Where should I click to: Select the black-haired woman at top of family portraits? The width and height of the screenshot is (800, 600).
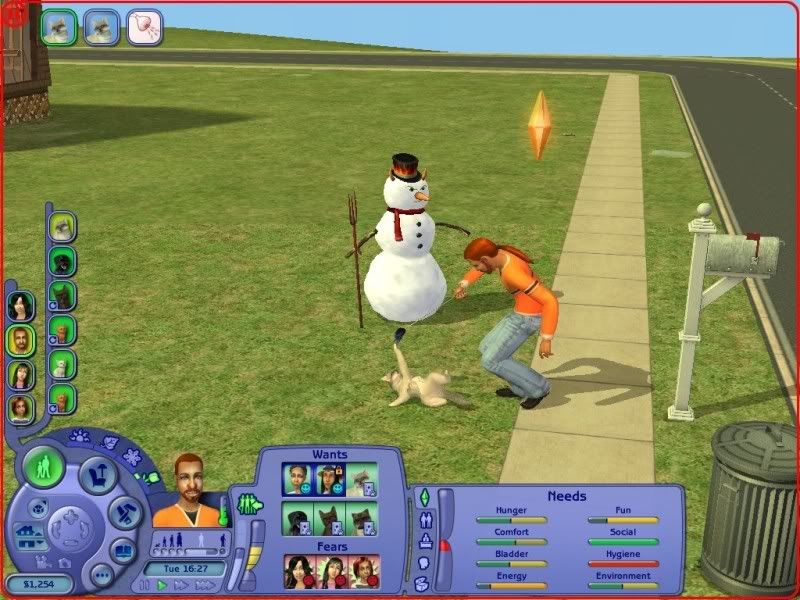[x=20, y=305]
